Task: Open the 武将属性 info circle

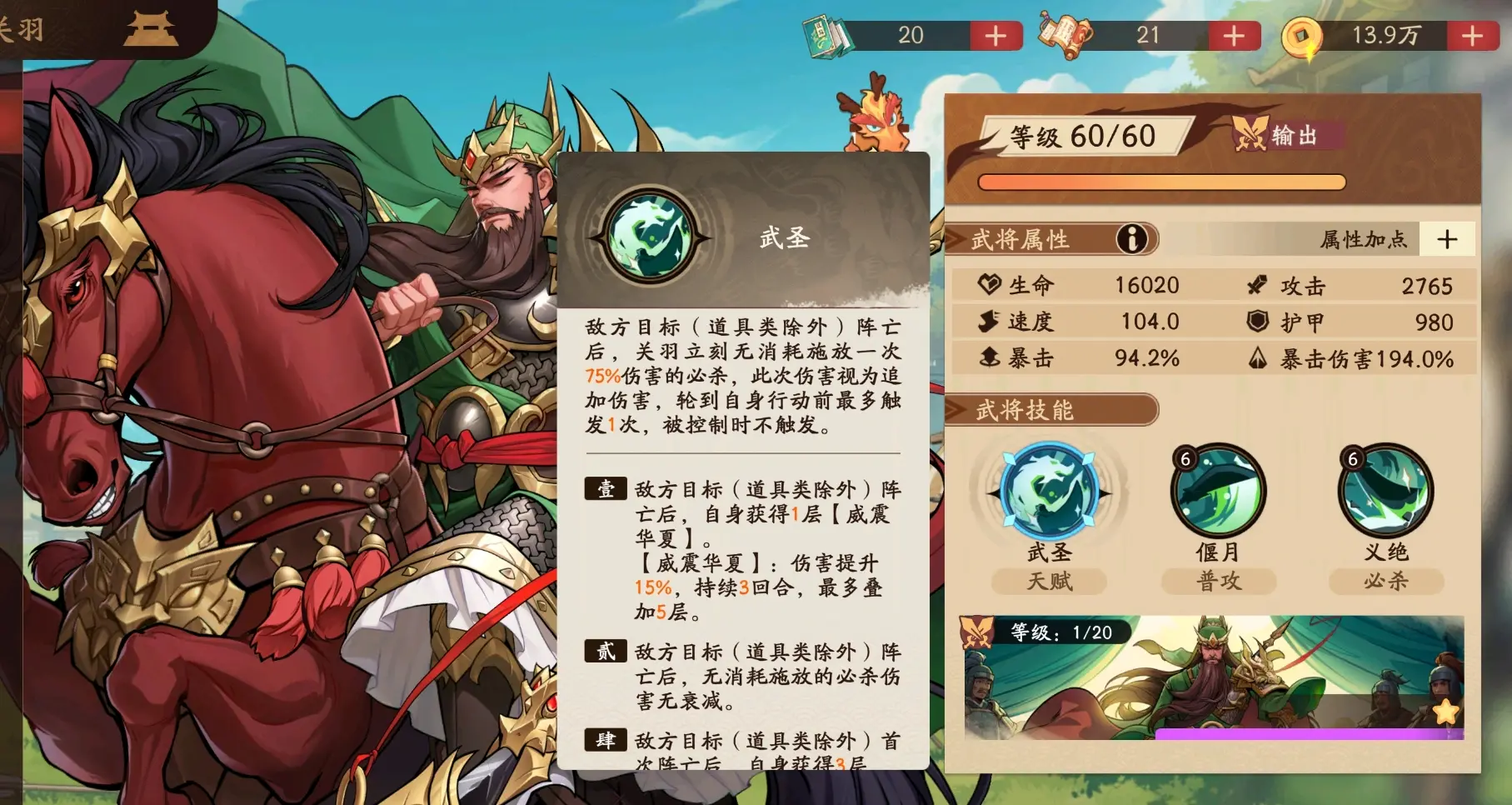Action: pyautogui.click(x=1131, y=239)
